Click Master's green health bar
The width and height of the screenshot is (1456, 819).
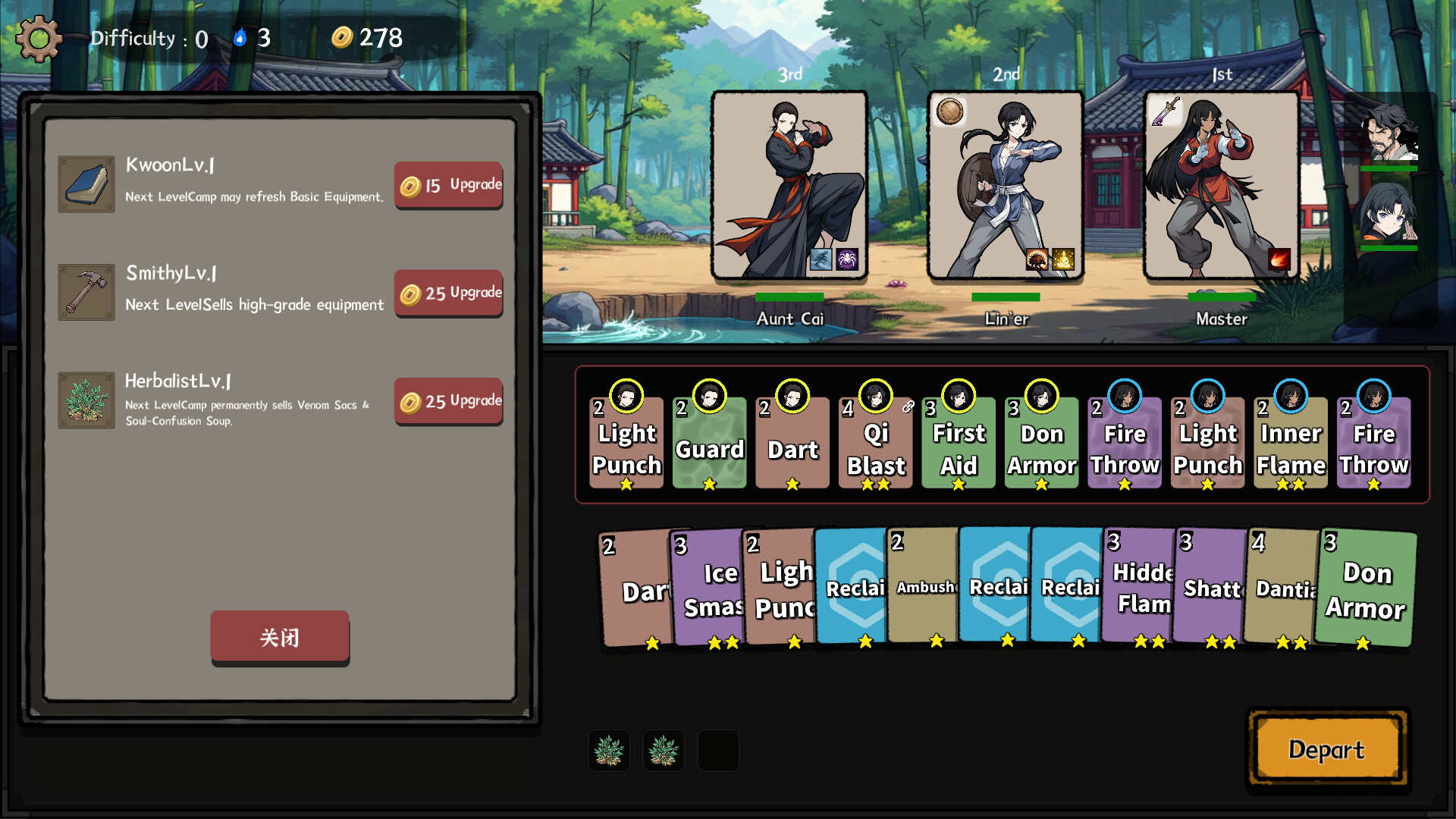[1221, 297]
